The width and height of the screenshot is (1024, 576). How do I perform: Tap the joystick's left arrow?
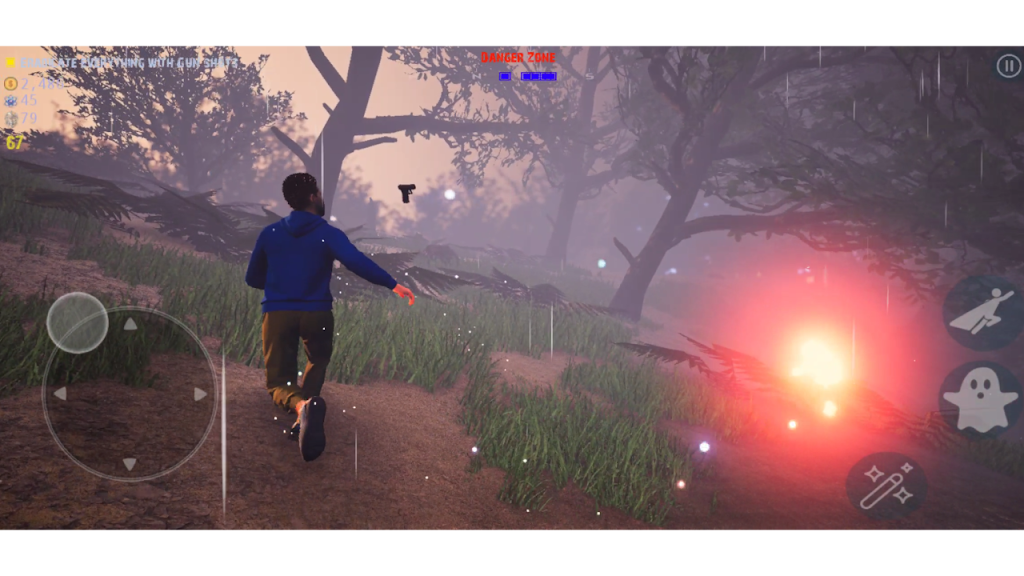pos(60,394)
